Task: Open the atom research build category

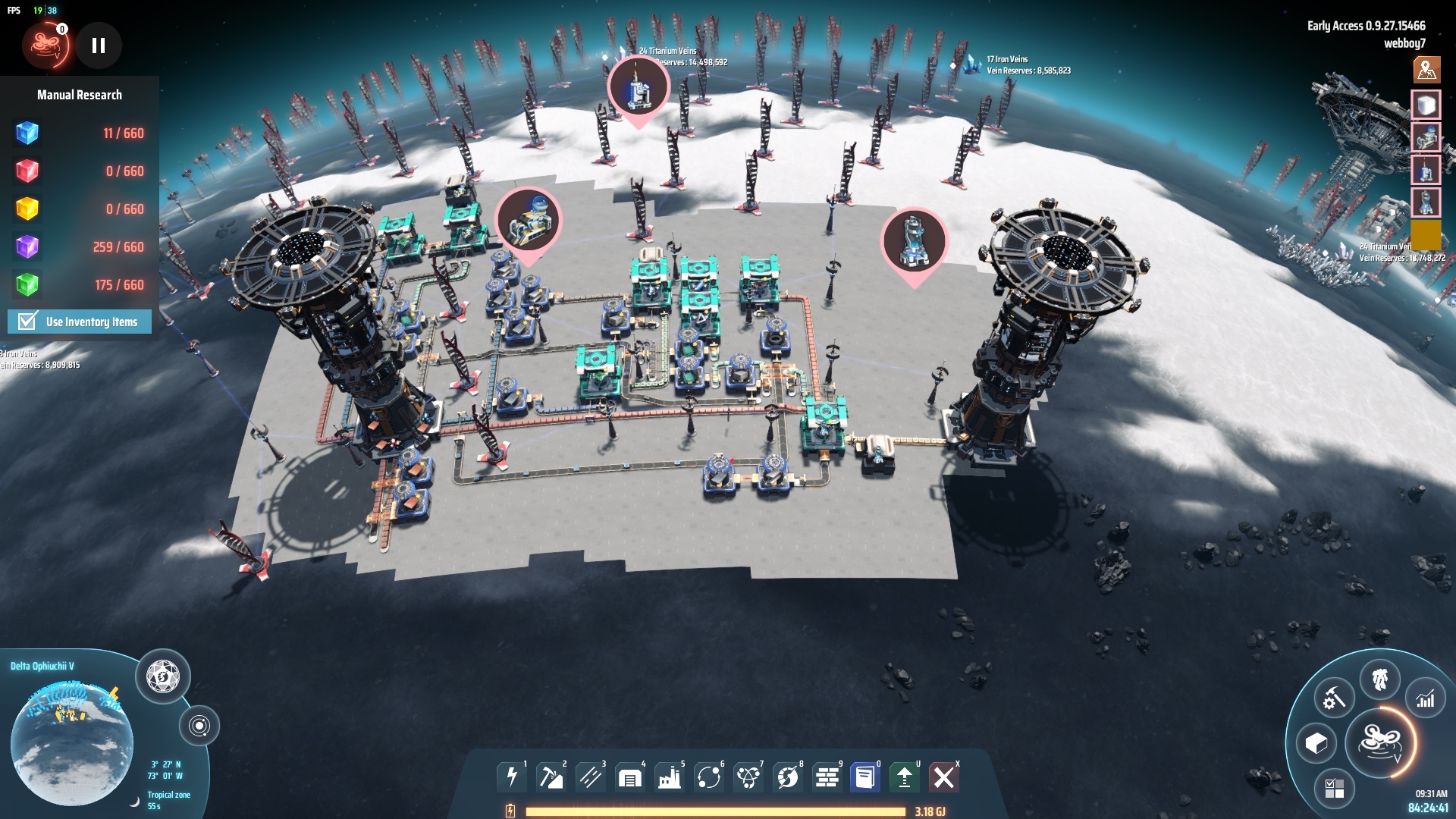Action: click(x=748, y=777)
